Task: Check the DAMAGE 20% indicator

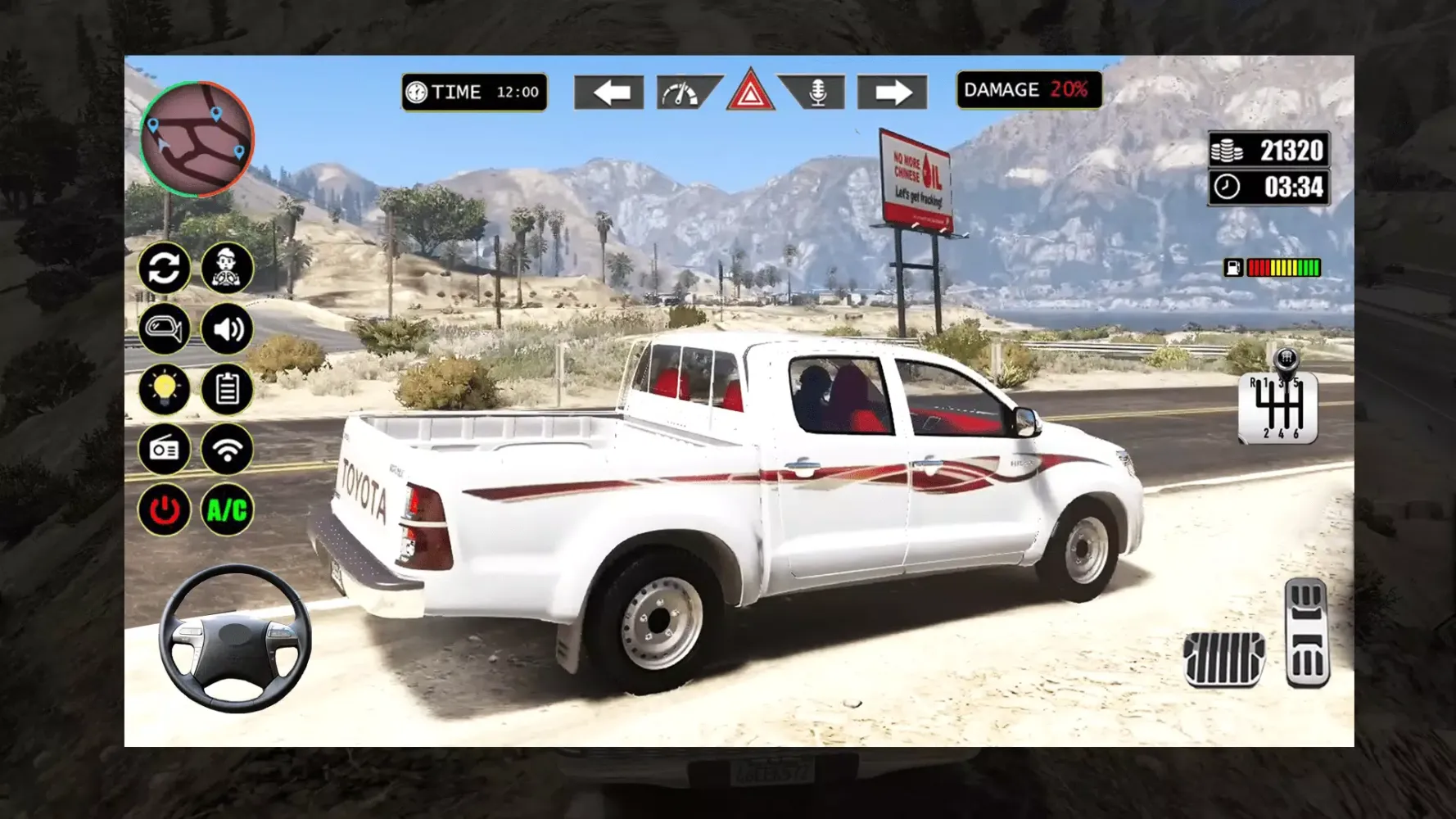Action: [1029, 89]
